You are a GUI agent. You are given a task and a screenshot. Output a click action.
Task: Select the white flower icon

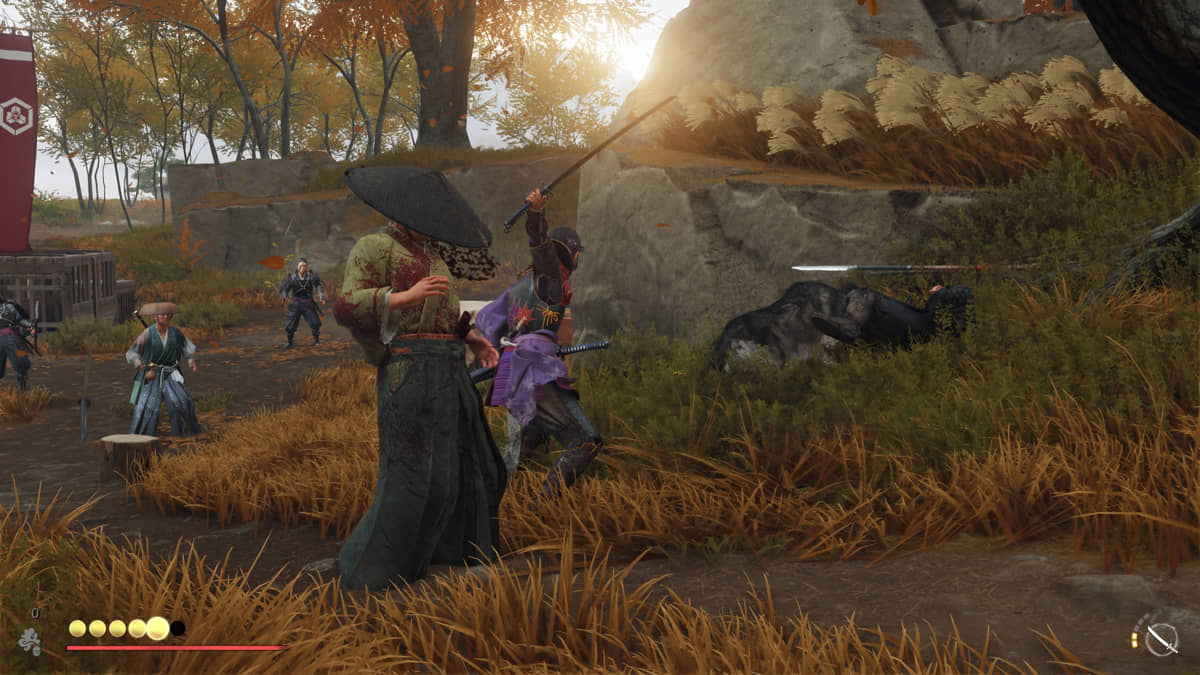(30, 641)
